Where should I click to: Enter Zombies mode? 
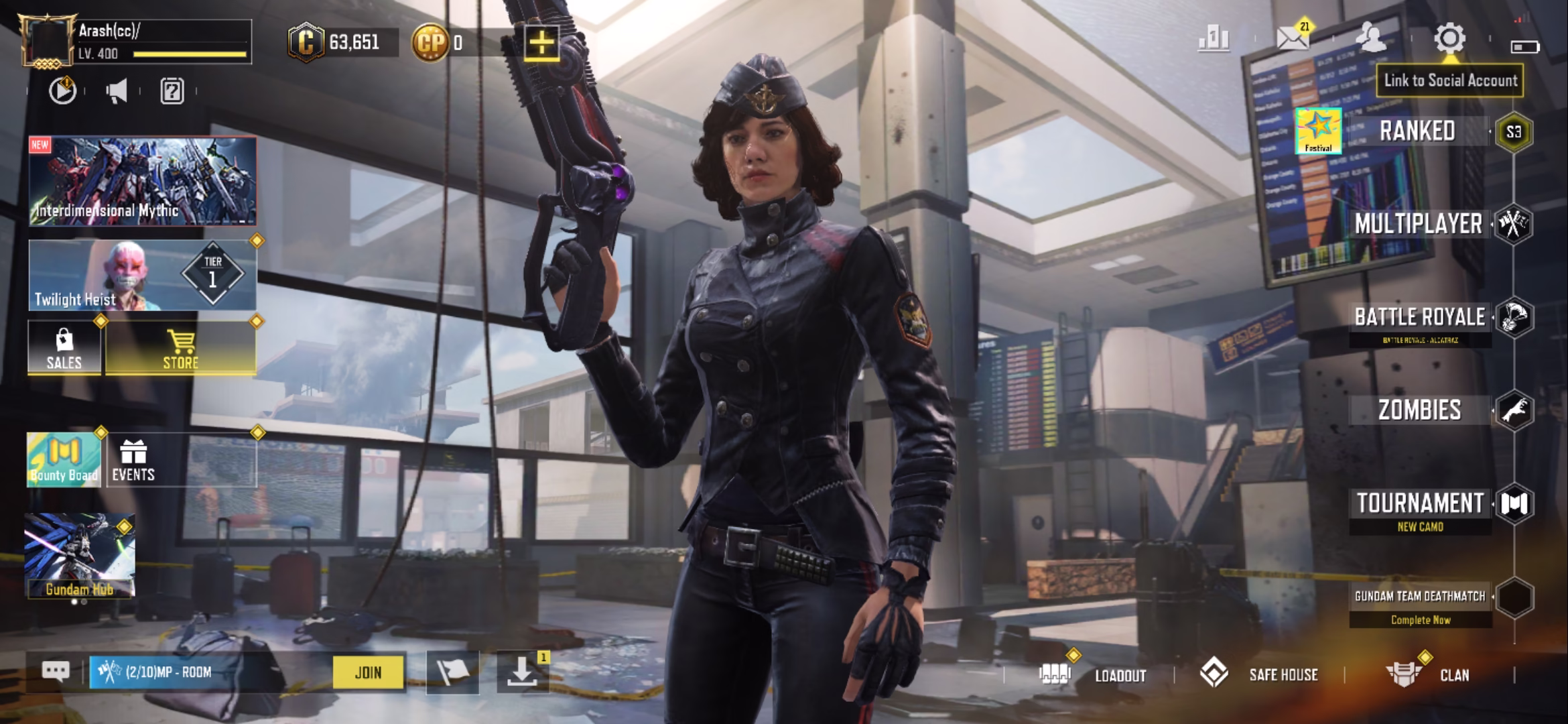[x=1419, y=410]
